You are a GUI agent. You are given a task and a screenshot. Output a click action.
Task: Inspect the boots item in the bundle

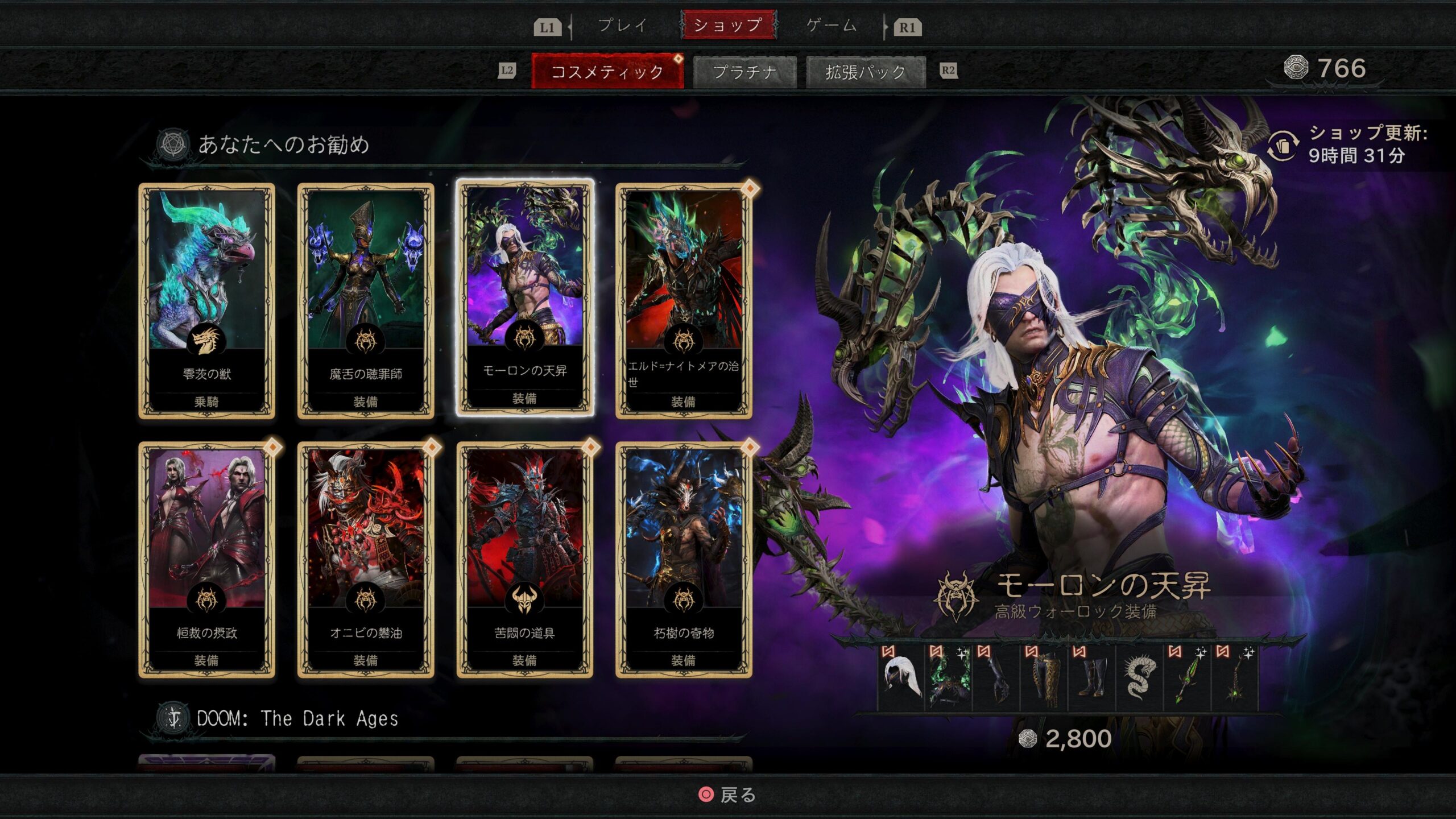tap(1092, 678)
